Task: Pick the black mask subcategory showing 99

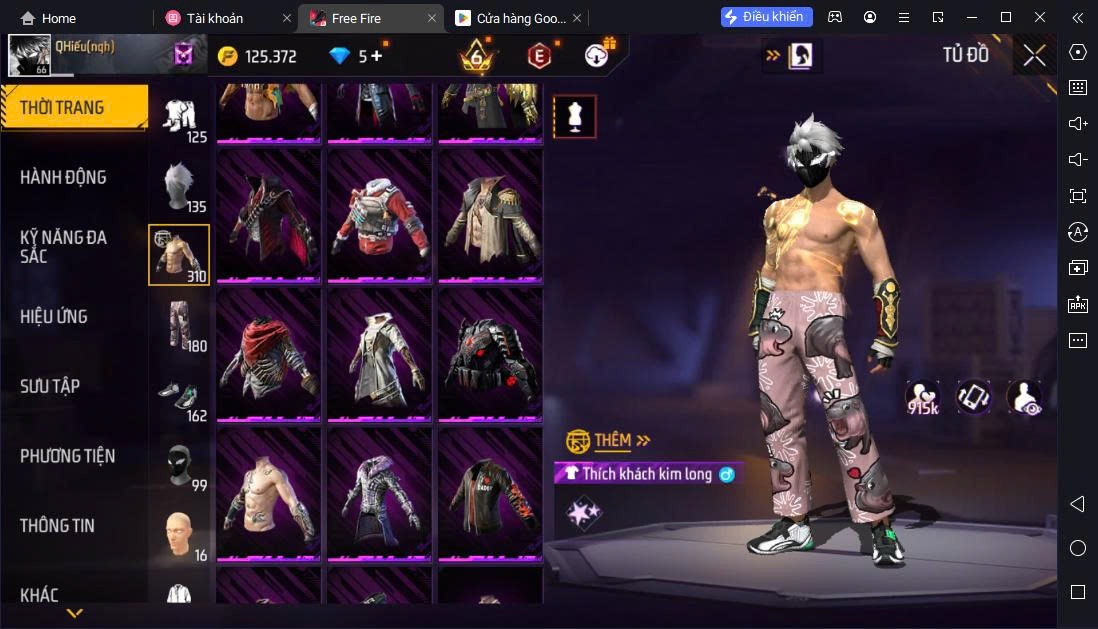Action: 180,466
